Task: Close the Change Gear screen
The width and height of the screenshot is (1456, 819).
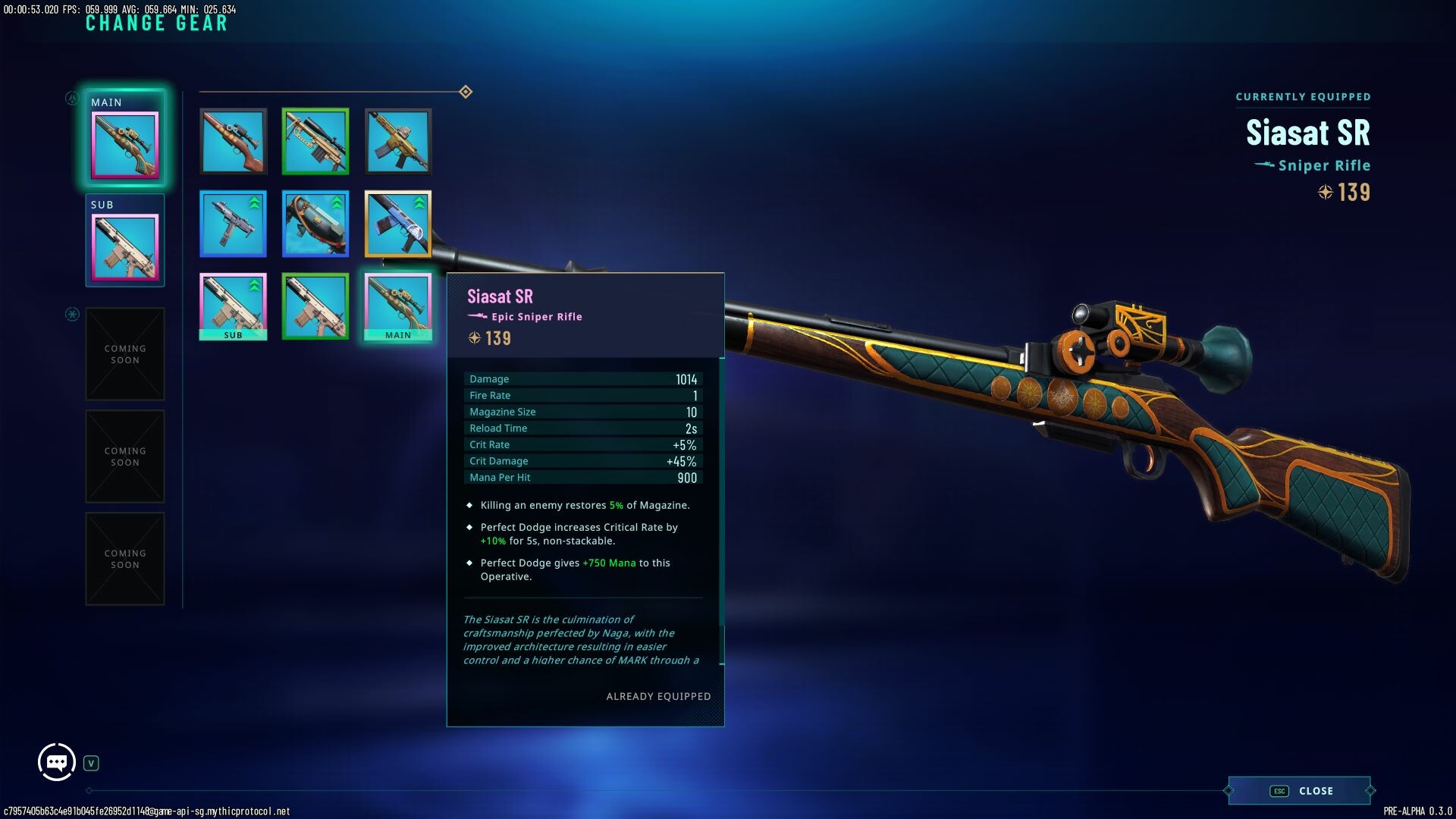Action: pyautogui.click(x=1300, y=790)
